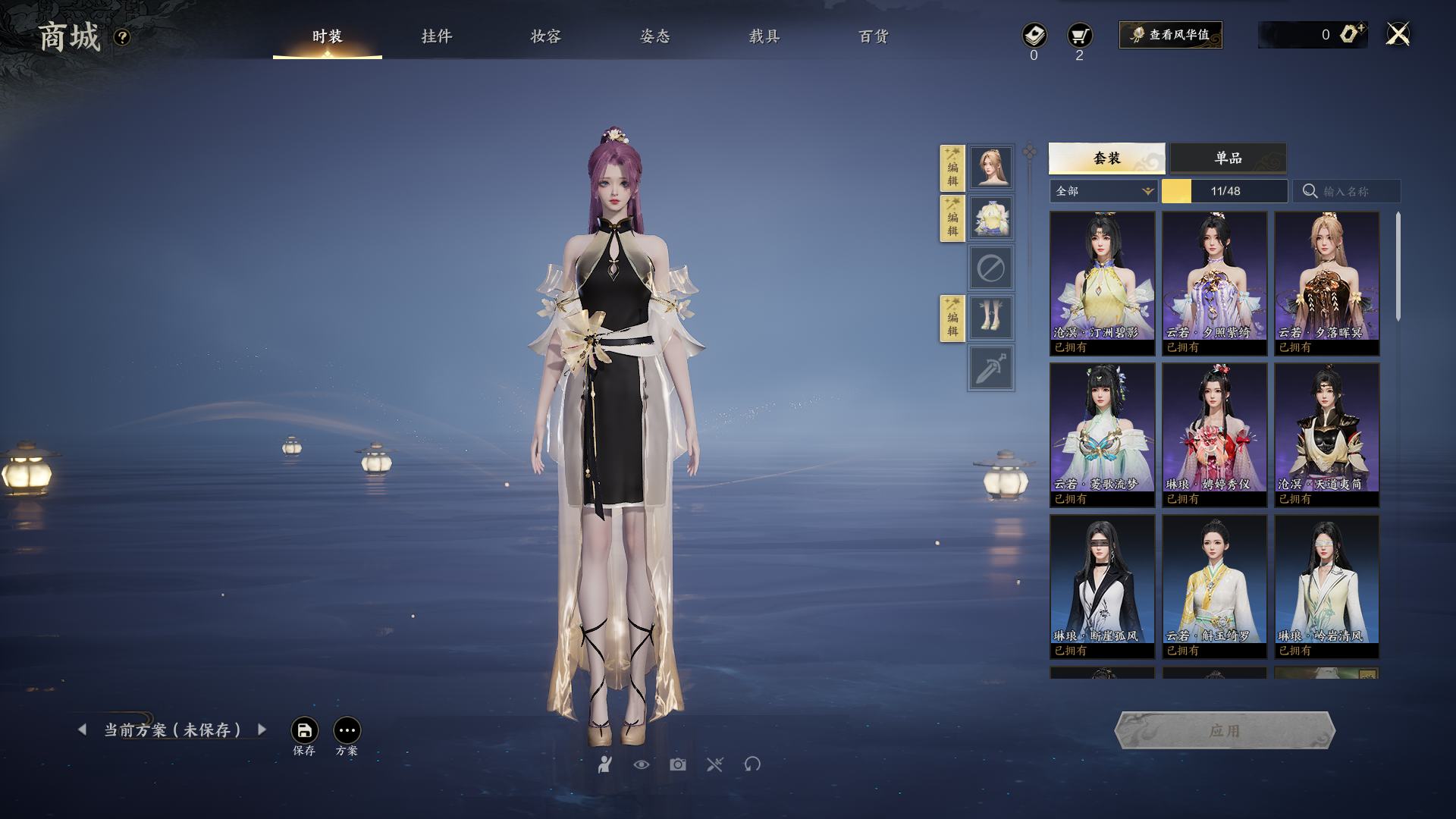
Task: Close the shop with the X button
Action: point(1398,35)
